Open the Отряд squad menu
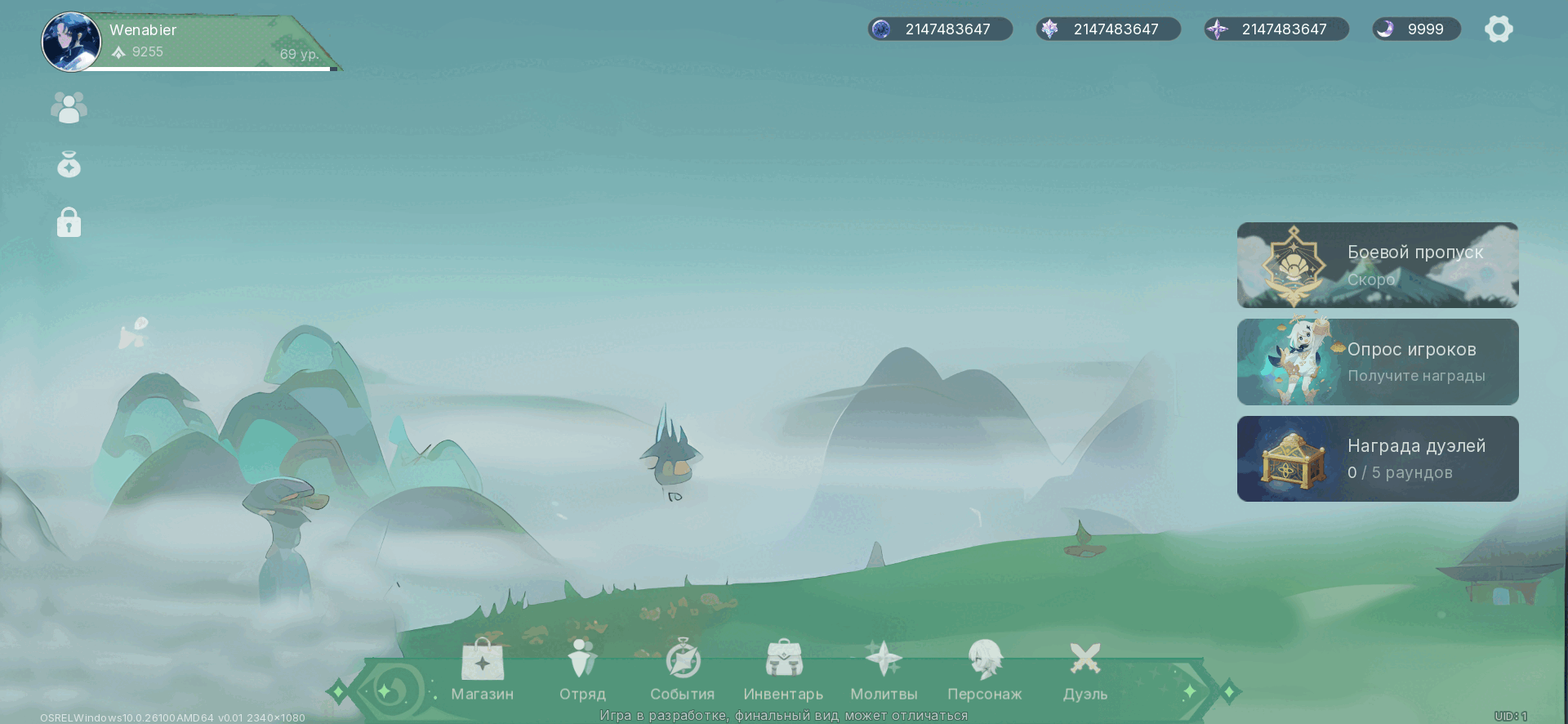The height and width of the screenshot is (724, 1568). 582,670
